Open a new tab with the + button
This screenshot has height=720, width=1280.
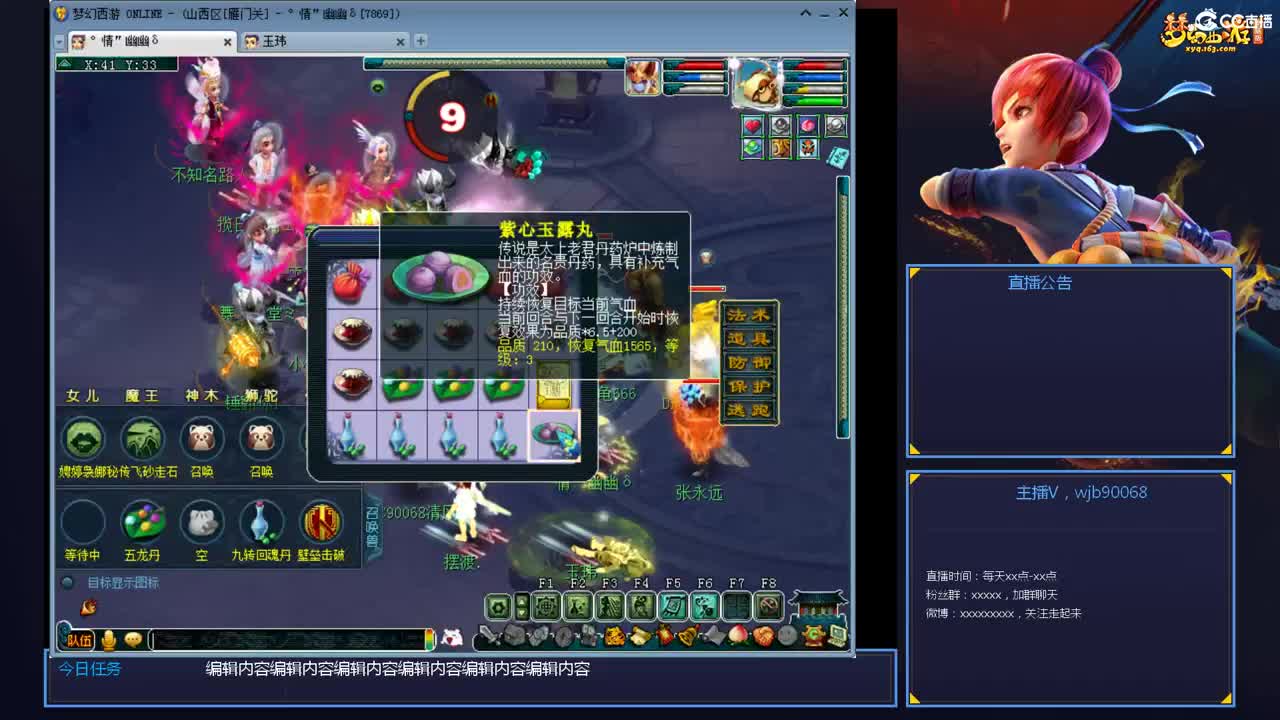(420, 42)
